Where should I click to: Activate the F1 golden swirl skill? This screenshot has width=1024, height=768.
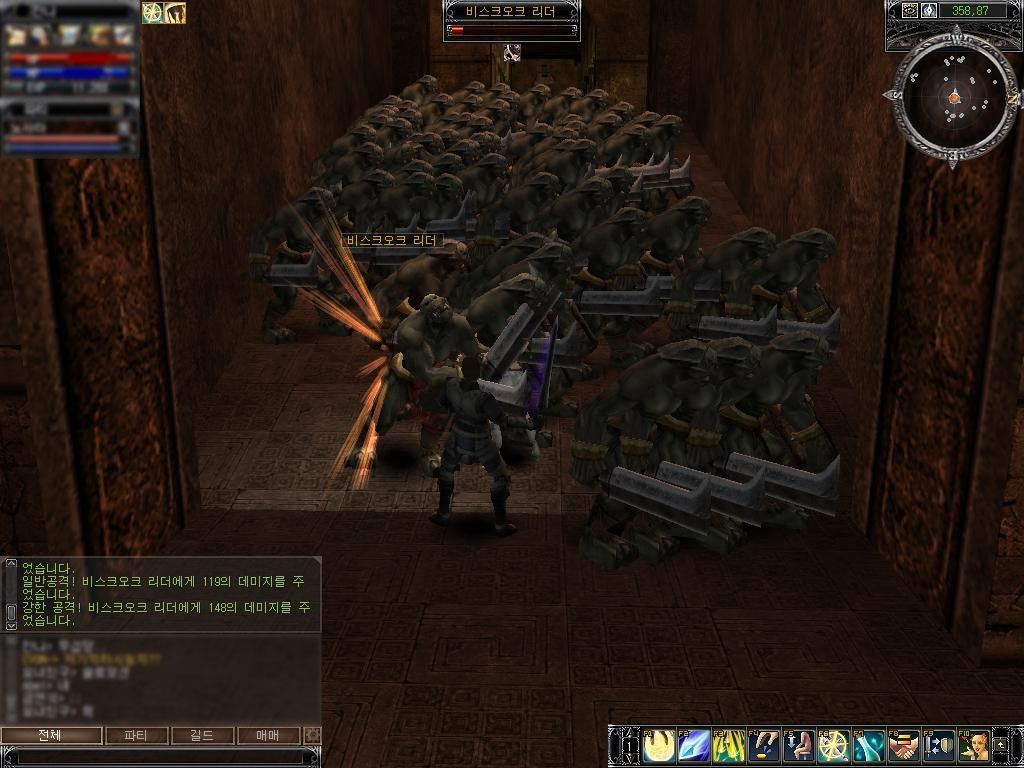click(x=660, y=745)
